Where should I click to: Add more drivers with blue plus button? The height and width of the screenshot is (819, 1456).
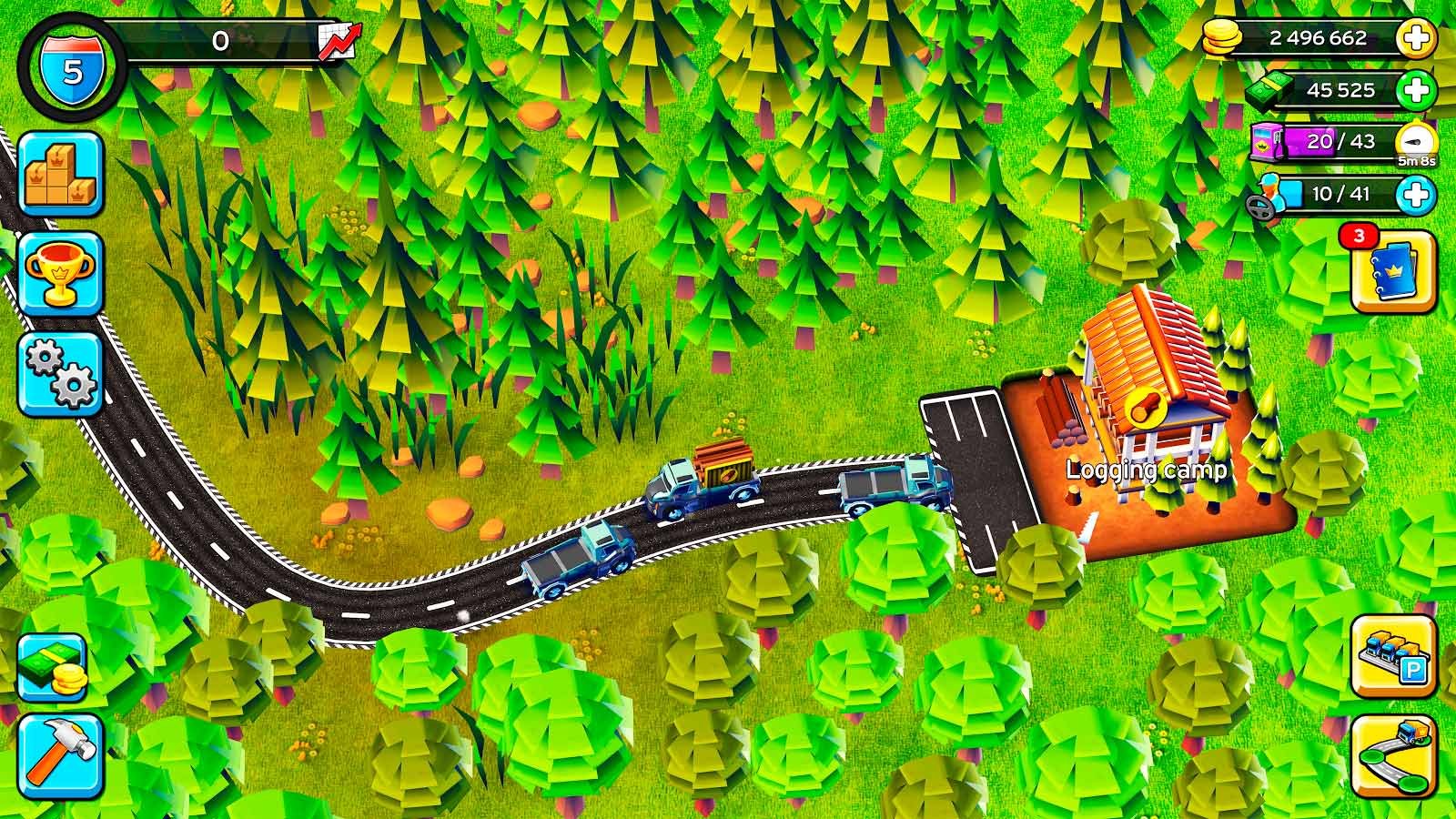click(x=1417, y=194)
